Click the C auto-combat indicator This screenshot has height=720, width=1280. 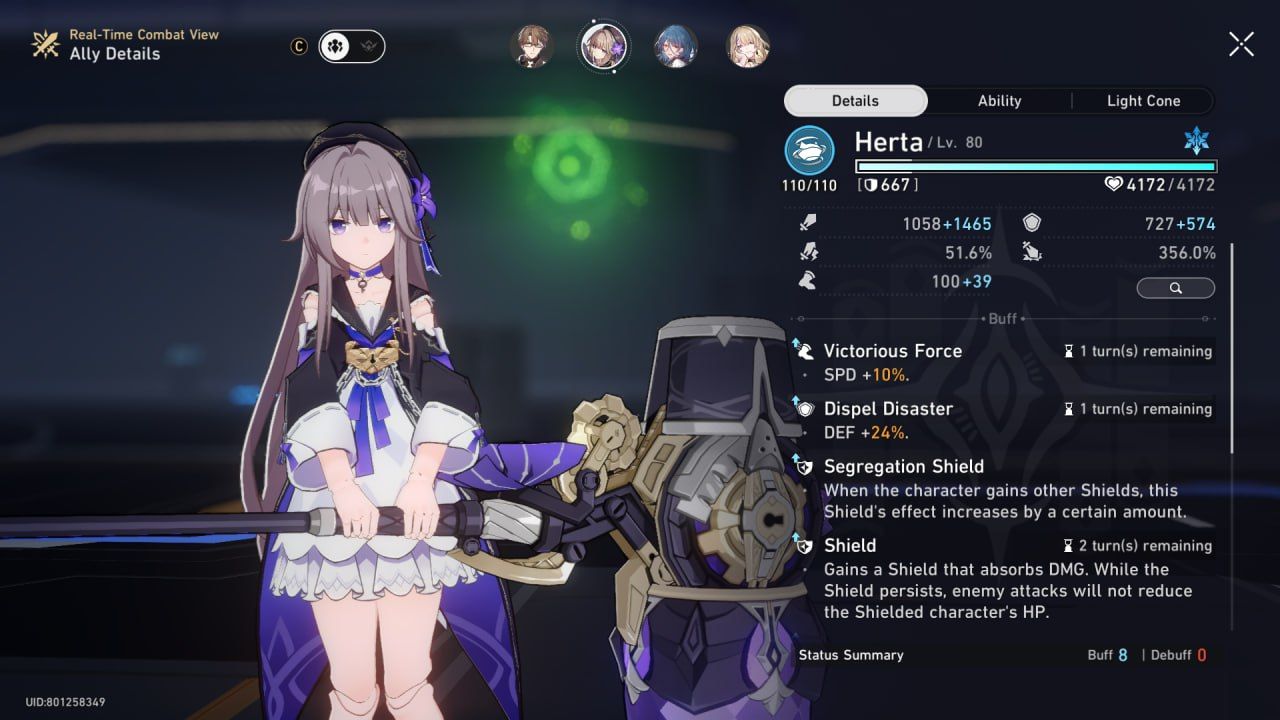coord(298,46)
